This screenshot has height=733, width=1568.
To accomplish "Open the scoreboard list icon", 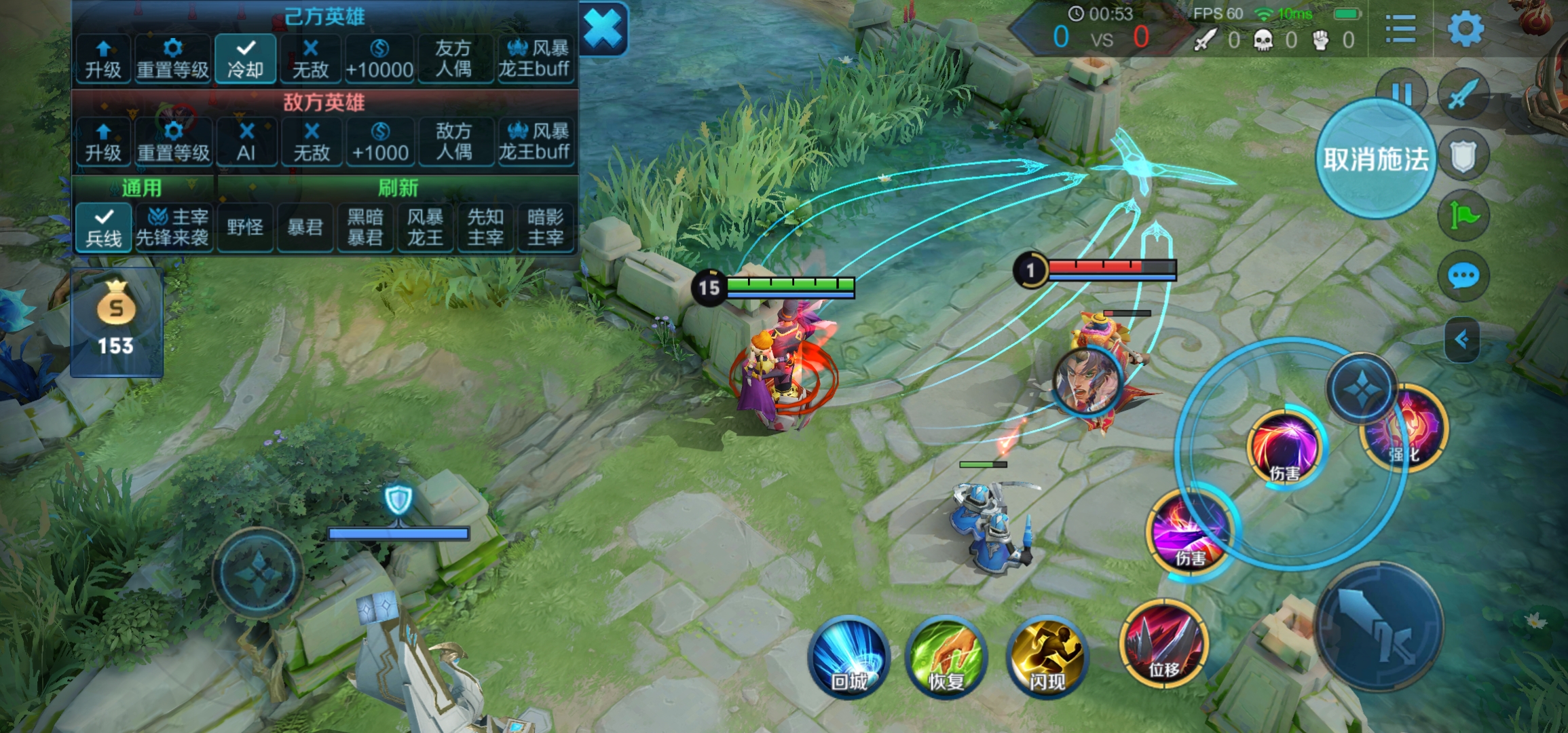I will 1400,29.
